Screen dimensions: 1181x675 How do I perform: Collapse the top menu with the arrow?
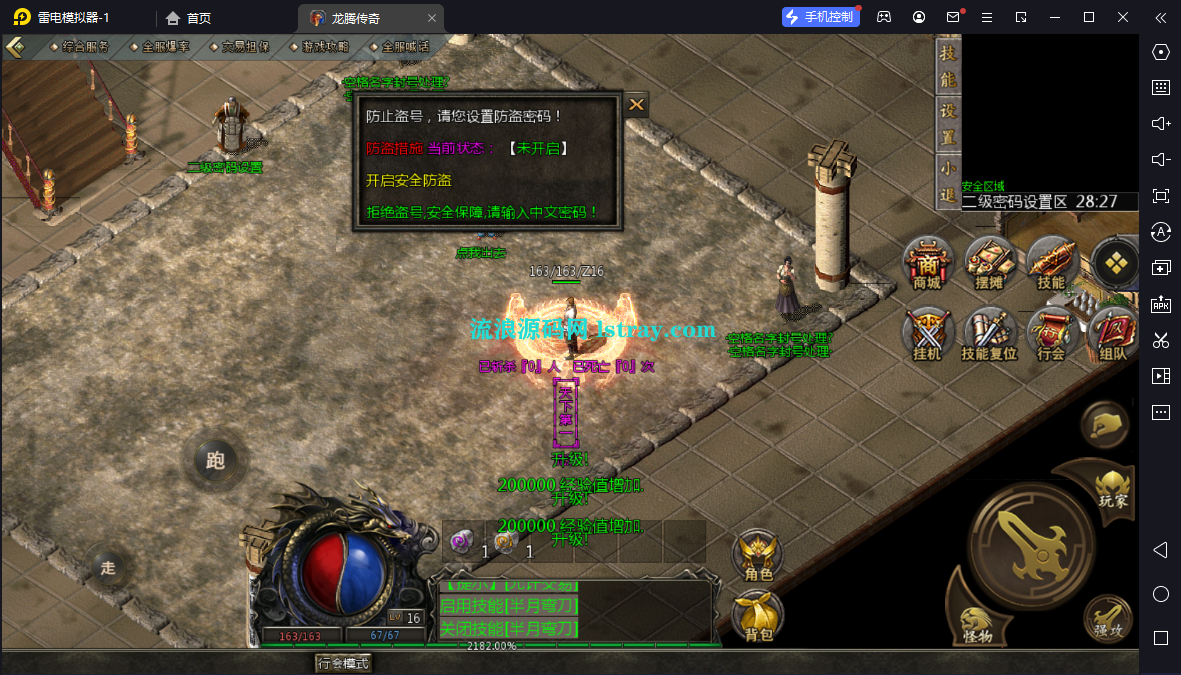[x=15, y=47]
